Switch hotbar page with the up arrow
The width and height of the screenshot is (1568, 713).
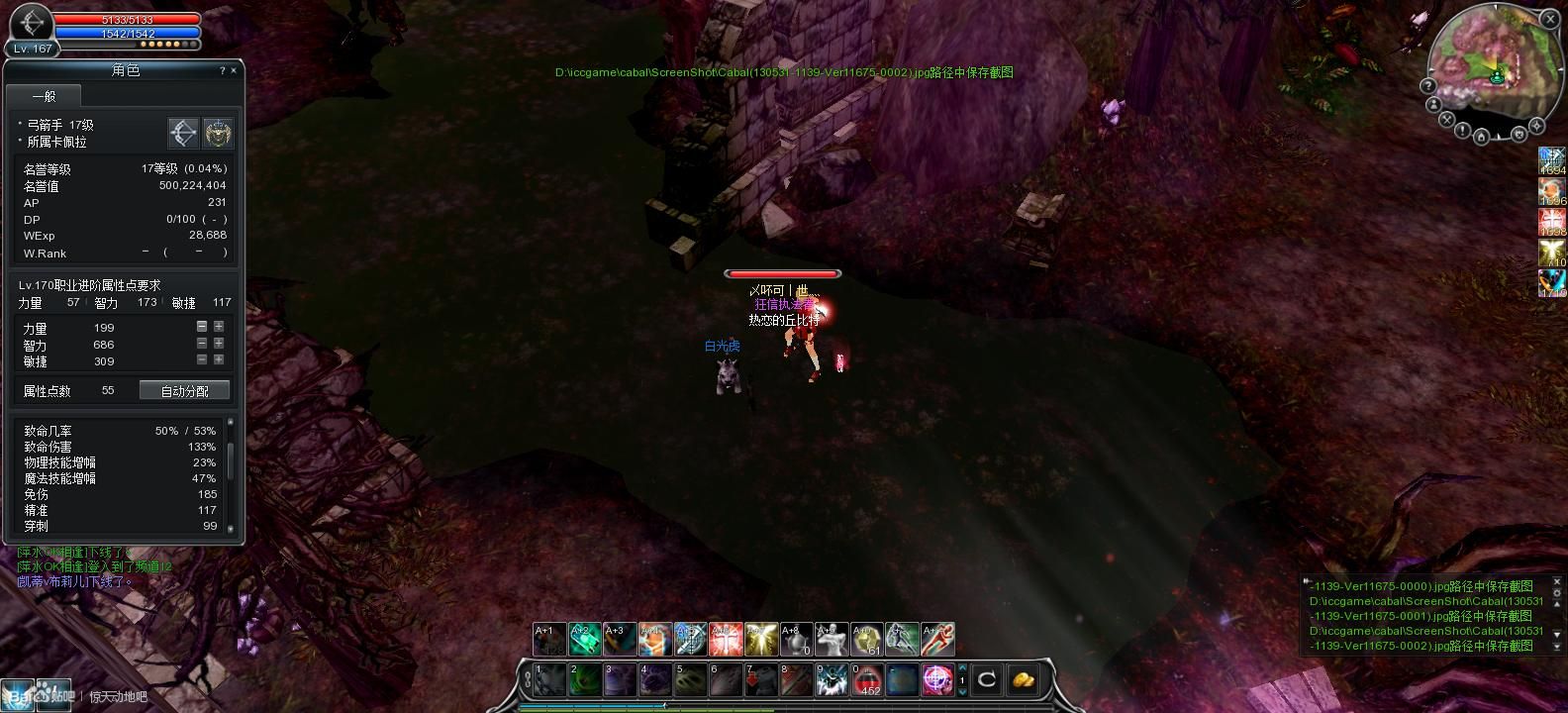[962, 668]
